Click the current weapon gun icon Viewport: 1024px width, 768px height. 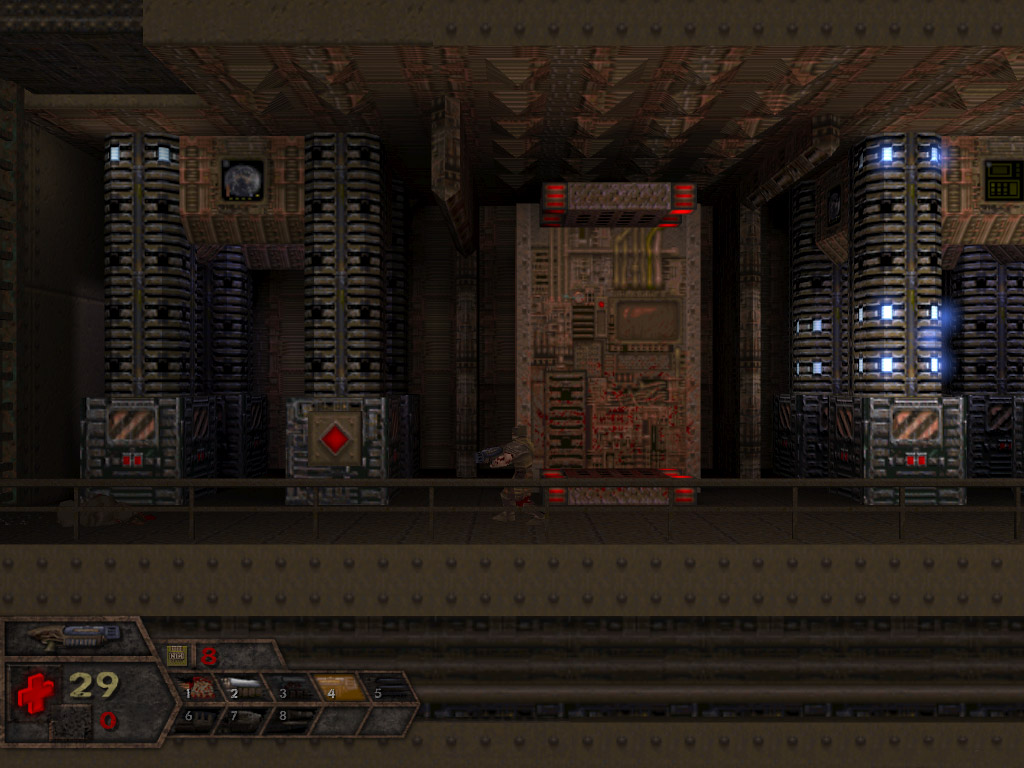(75, 635)
